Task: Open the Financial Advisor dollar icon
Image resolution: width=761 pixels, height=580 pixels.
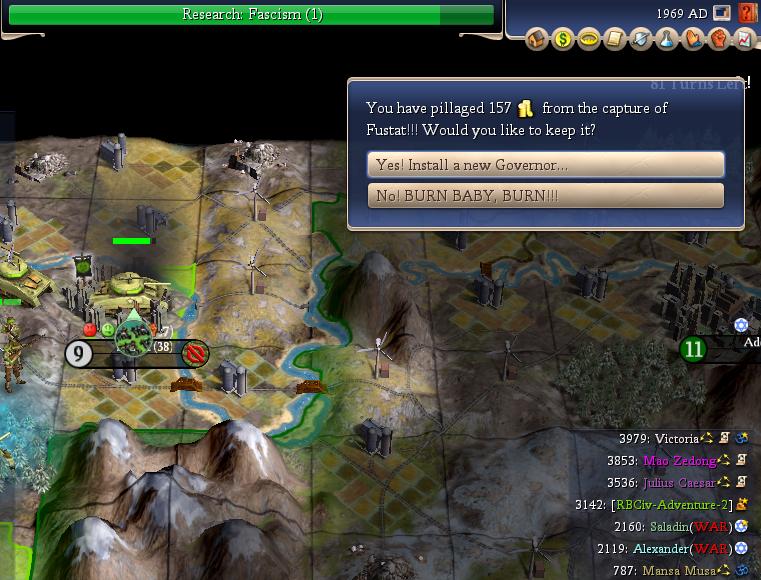Action: click(563, 40)
